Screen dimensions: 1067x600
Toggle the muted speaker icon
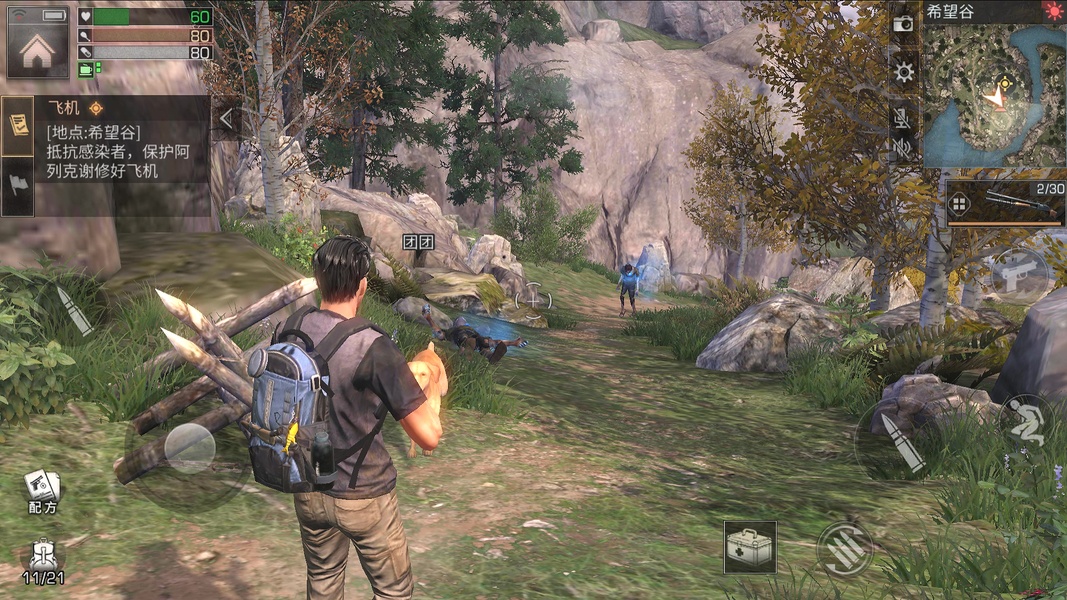[x=903, y=149]
